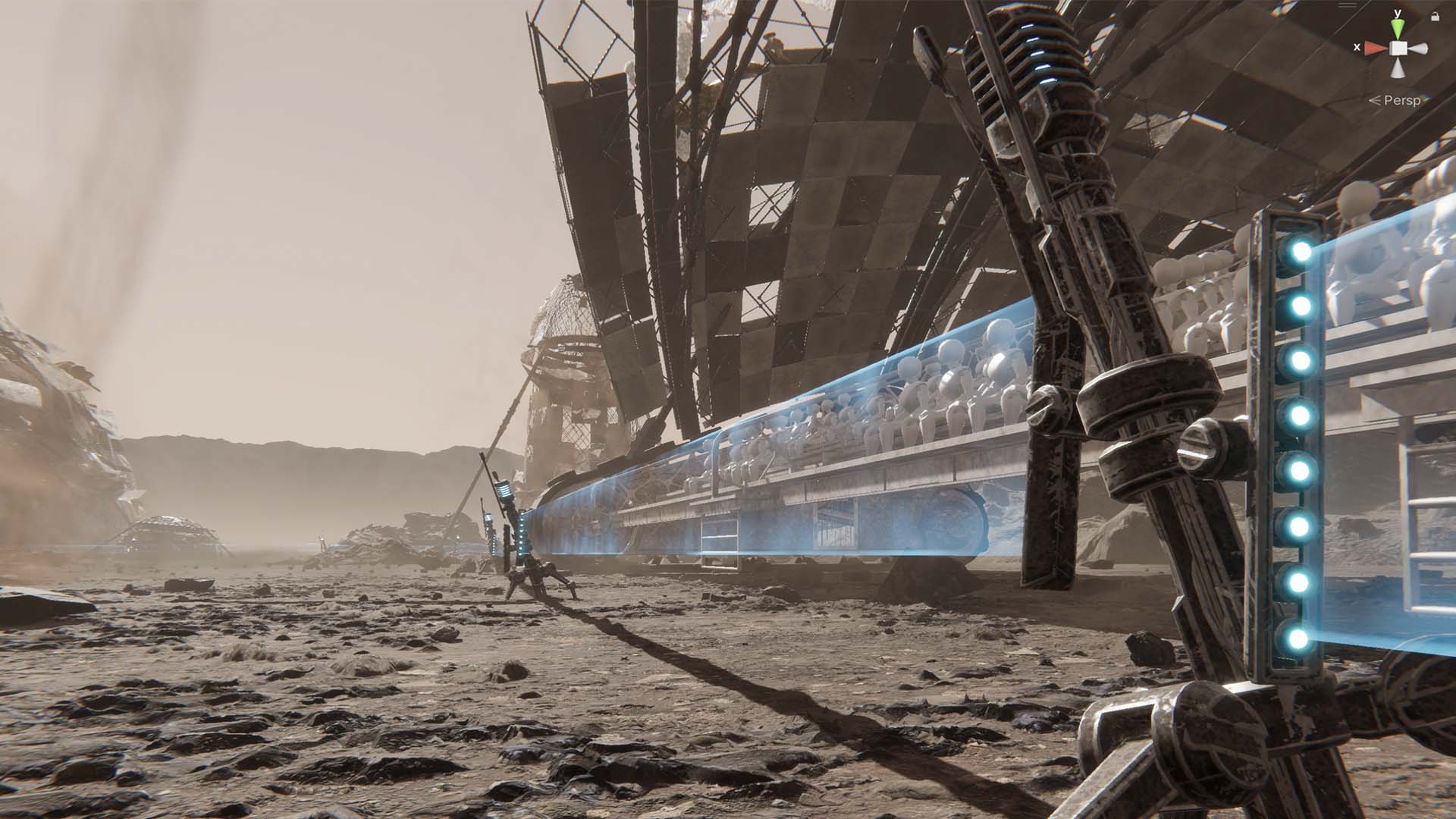Click the gray cone right of the gizmo cube
Viewport: 1456px width, 819px height.
click(x=1418, y=49)
